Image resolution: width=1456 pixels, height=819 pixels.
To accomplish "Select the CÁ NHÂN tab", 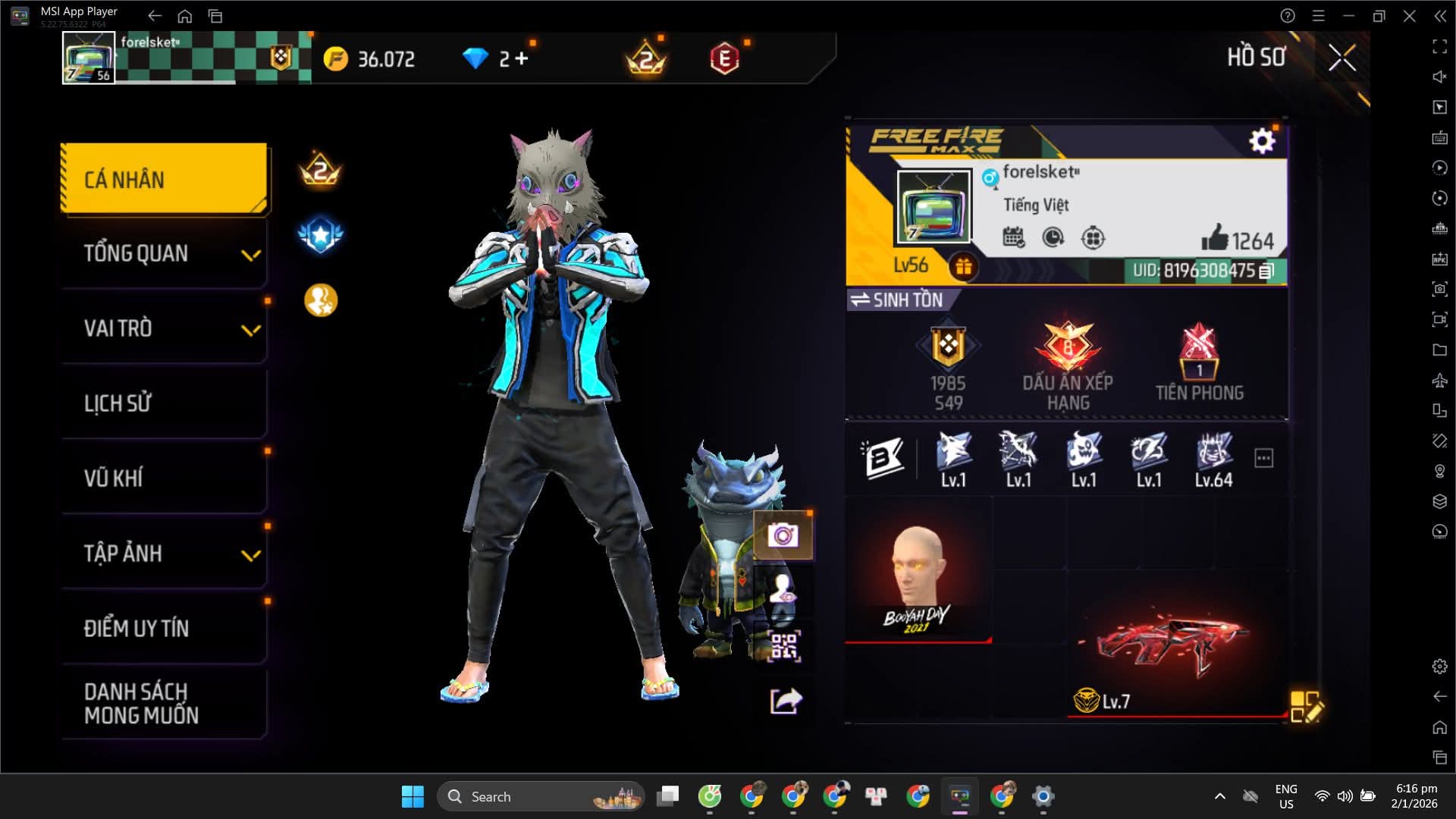I will (x=164, y=179).
